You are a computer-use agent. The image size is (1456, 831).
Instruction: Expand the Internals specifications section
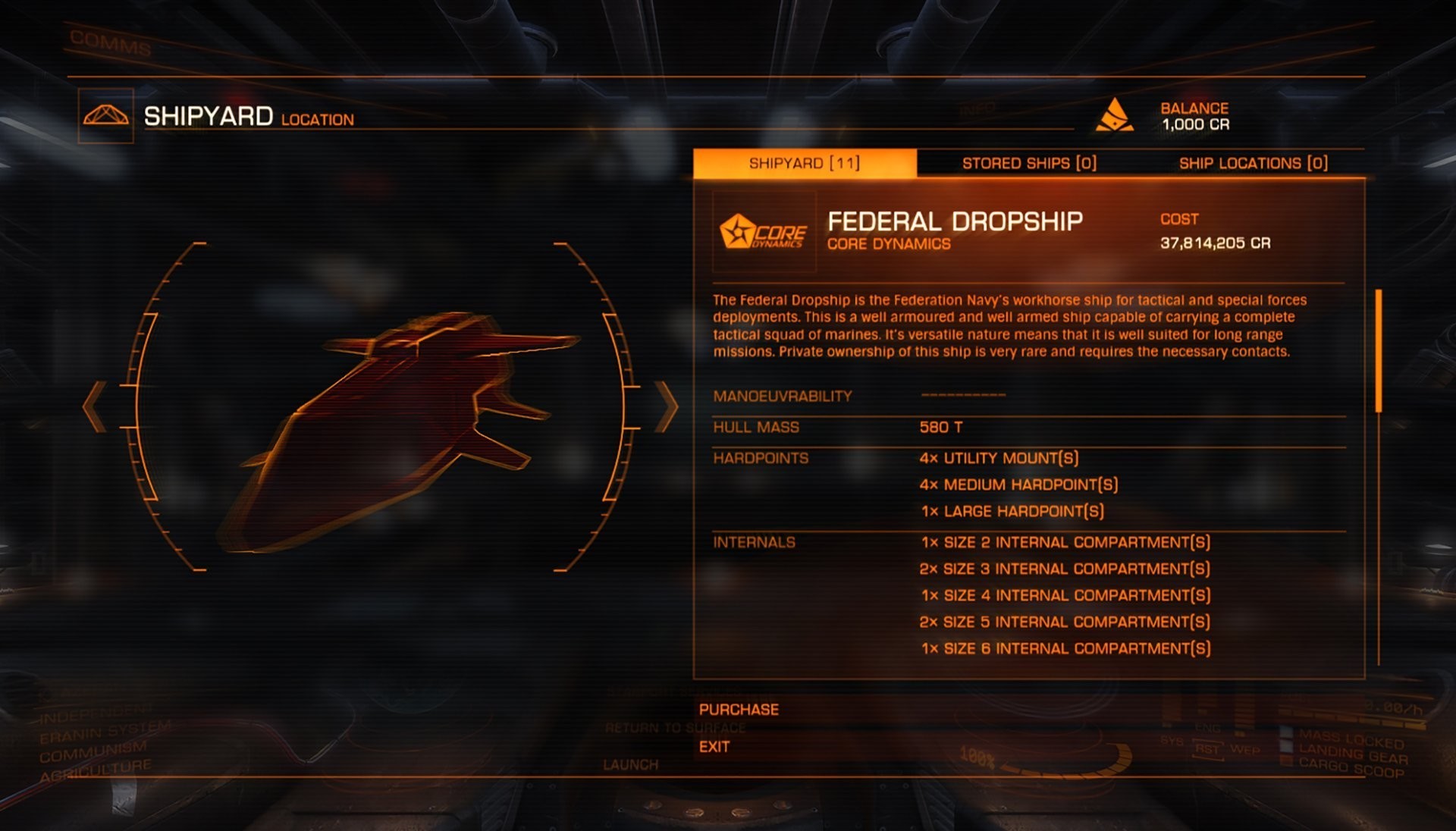[x=754, y=542]
